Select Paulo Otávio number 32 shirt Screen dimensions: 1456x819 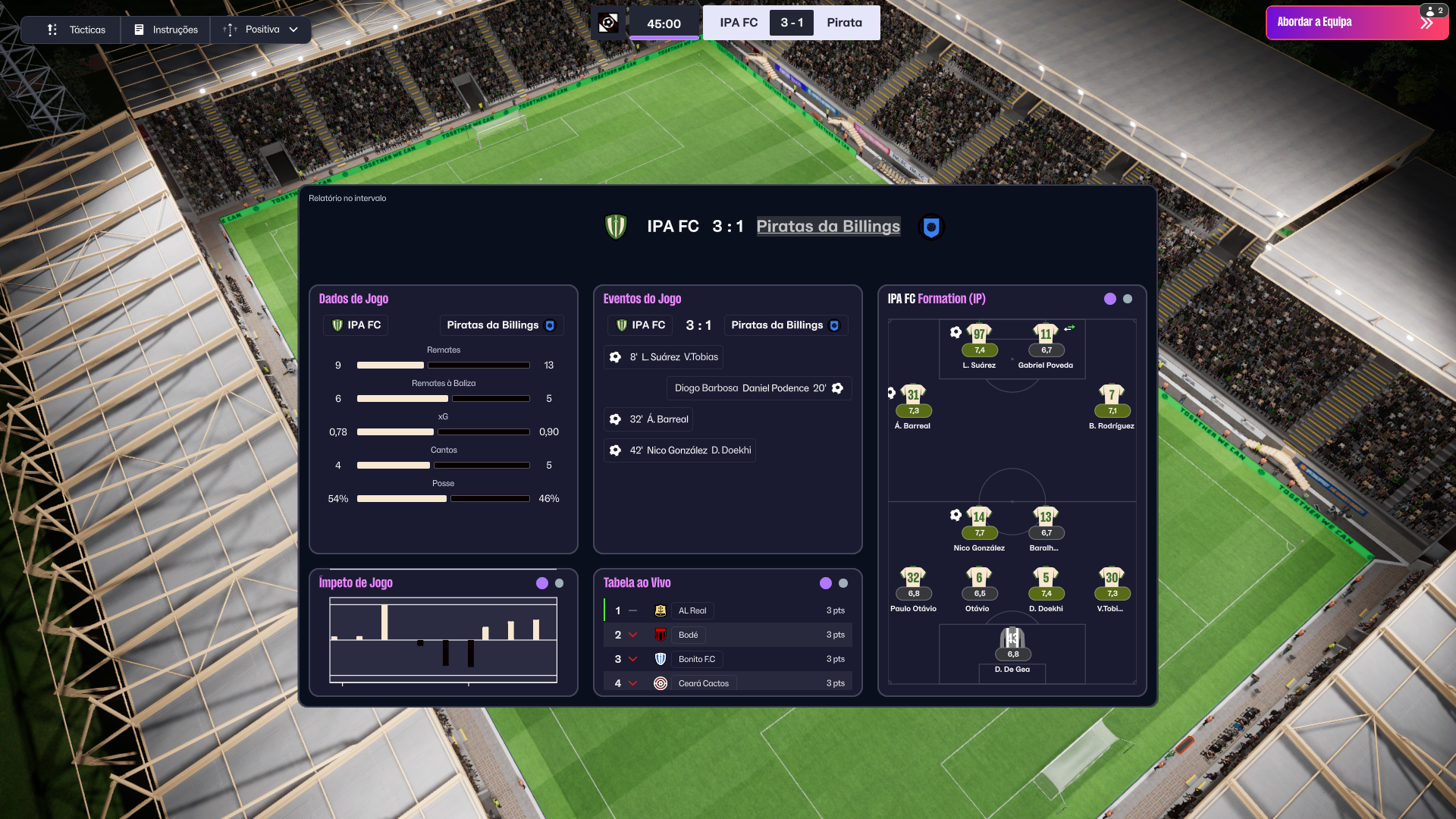point(913,579)
